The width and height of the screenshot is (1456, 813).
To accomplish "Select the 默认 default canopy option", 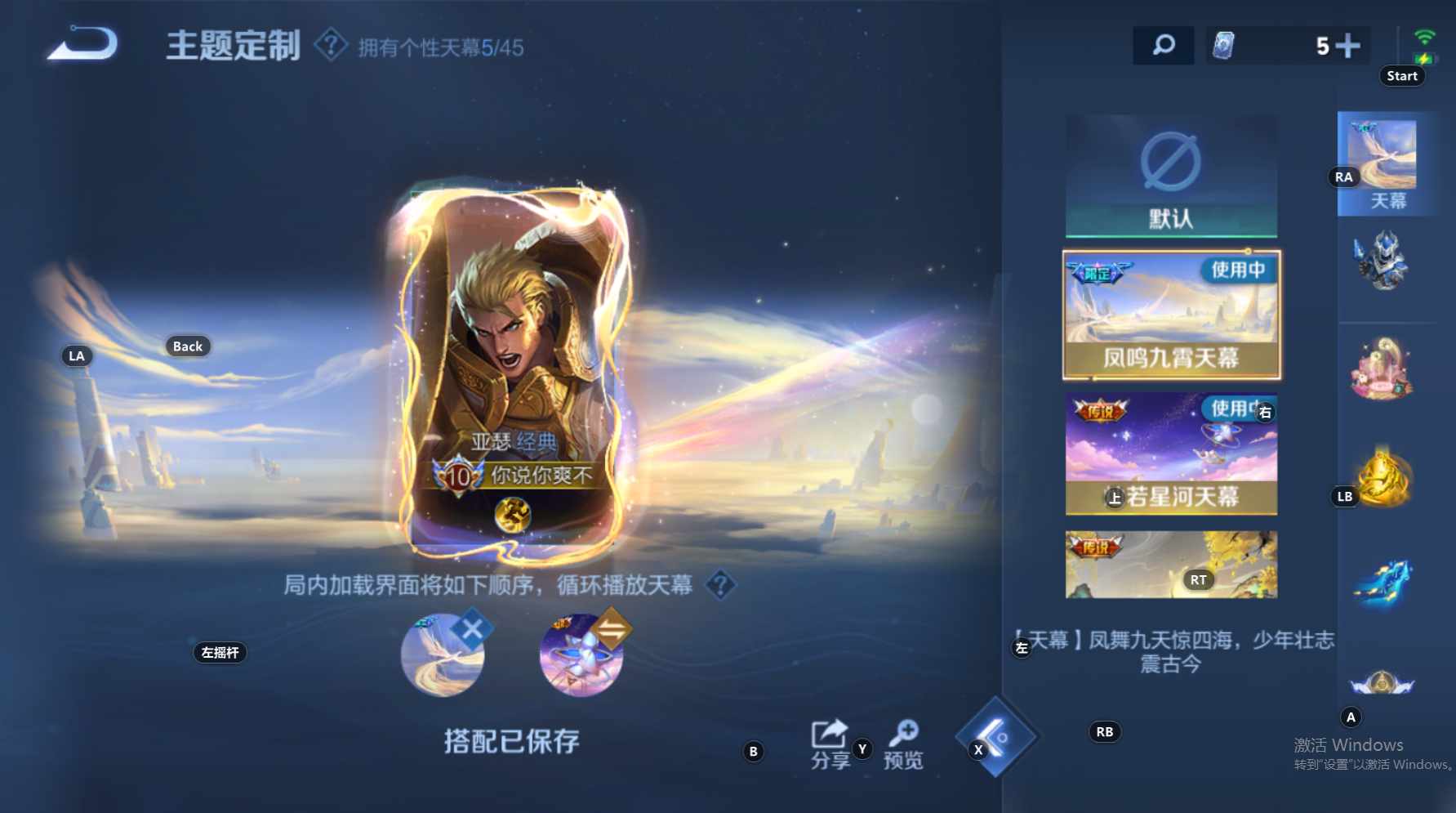I will pyautogui.click(x=1170, y=176).
